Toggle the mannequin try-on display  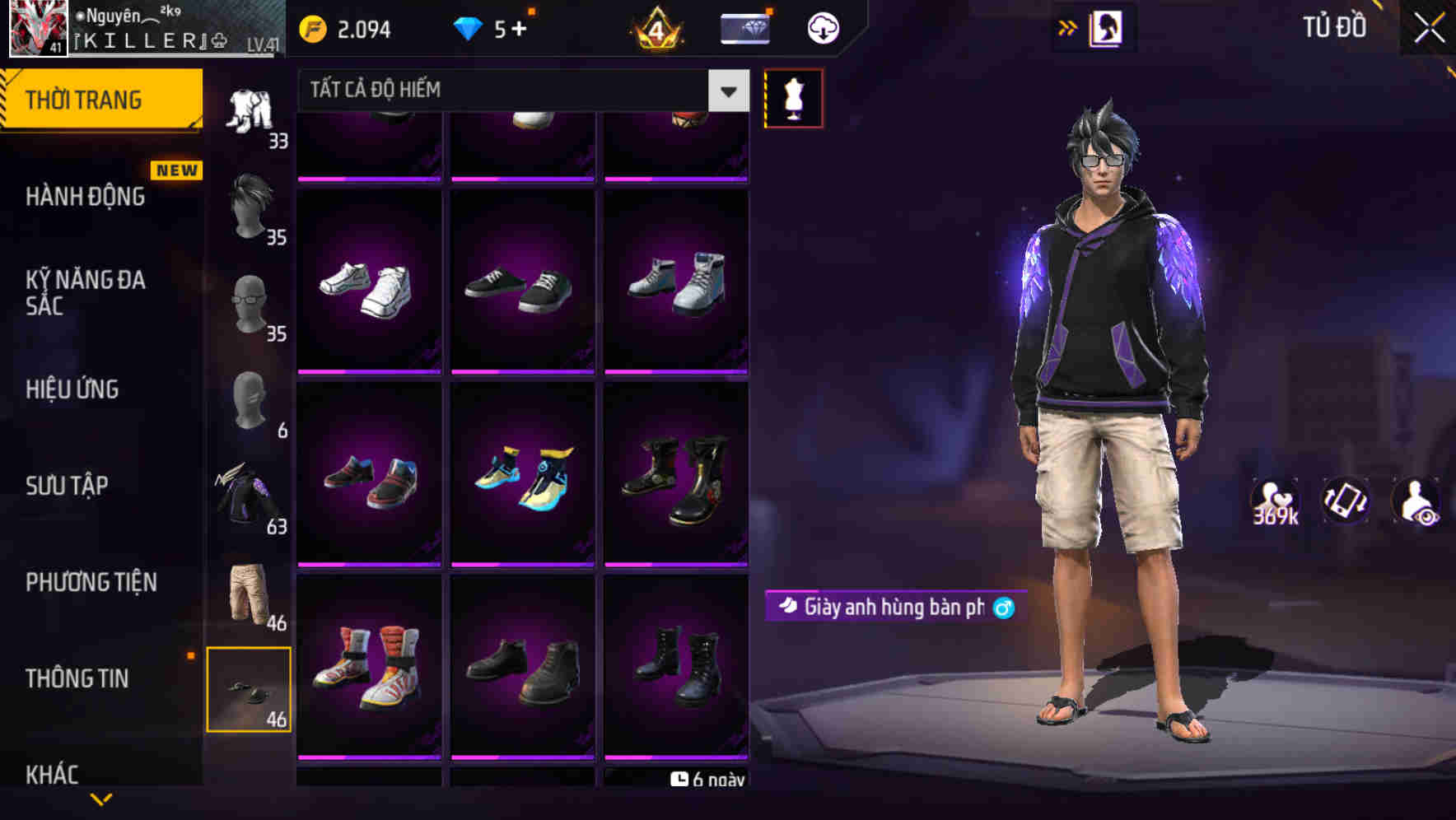793,98
